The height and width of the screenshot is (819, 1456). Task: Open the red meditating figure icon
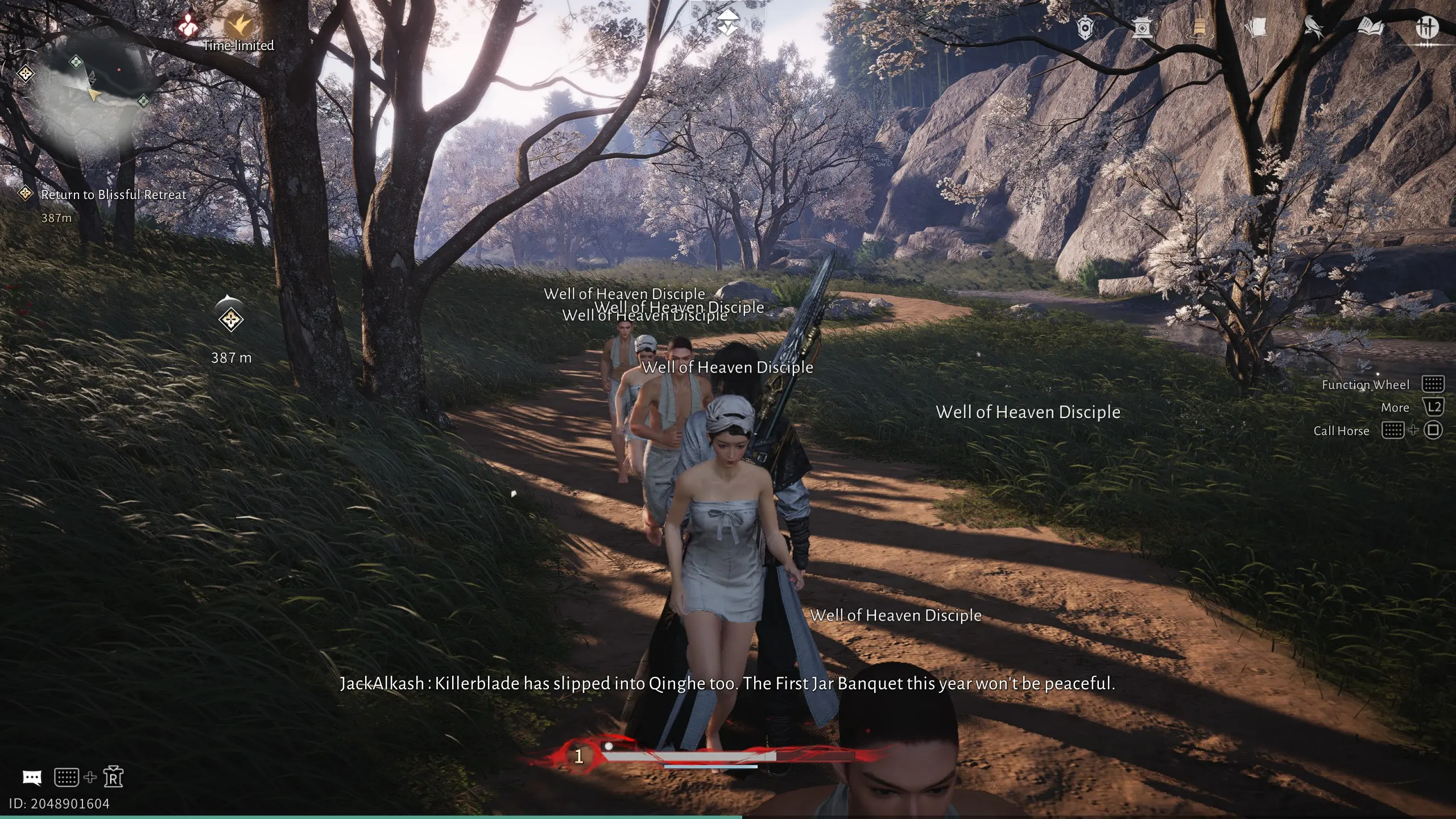tap(188, 25)
